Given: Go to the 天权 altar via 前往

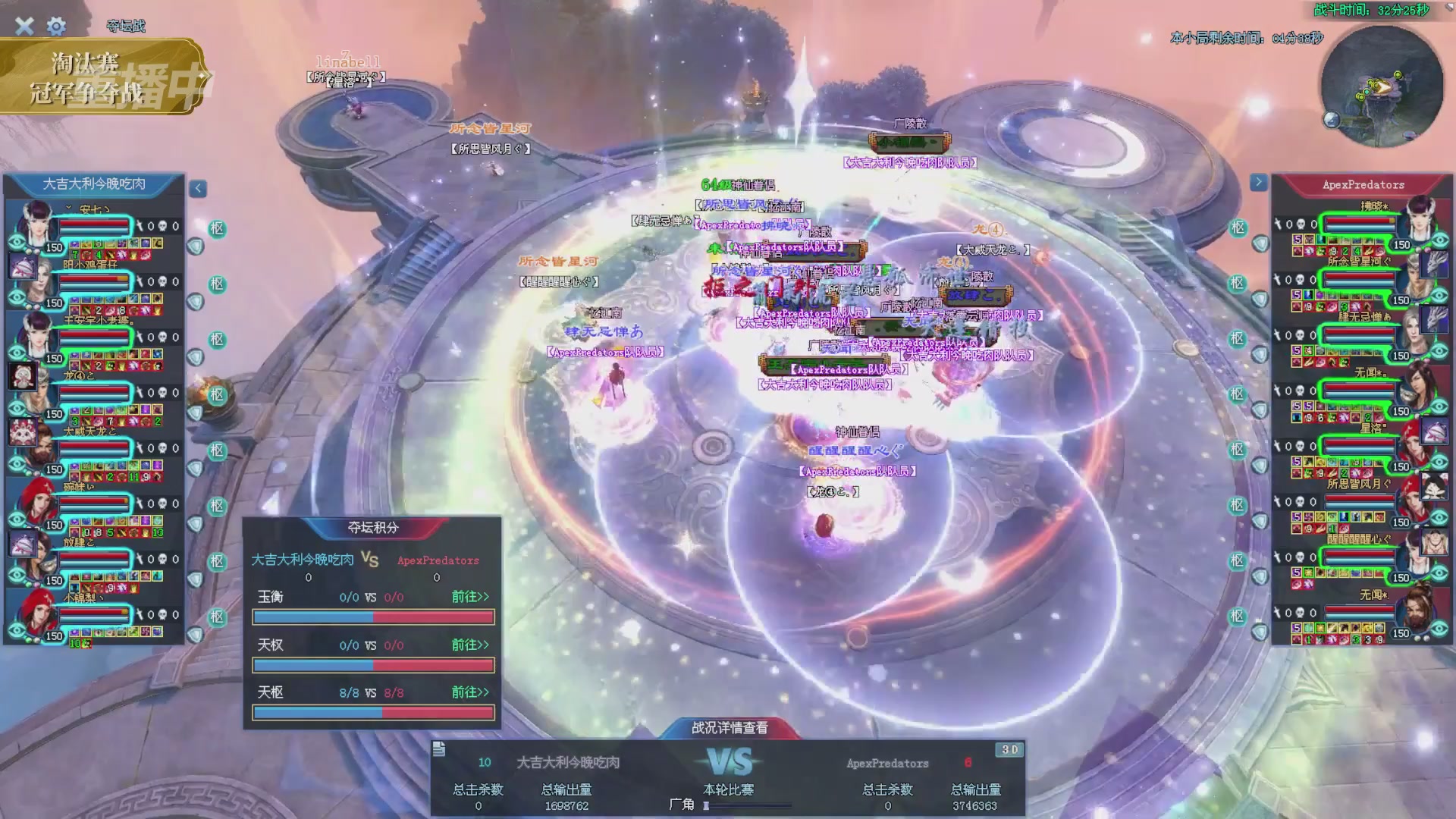Looking at the screenshot, I should [x=470, y=645].
